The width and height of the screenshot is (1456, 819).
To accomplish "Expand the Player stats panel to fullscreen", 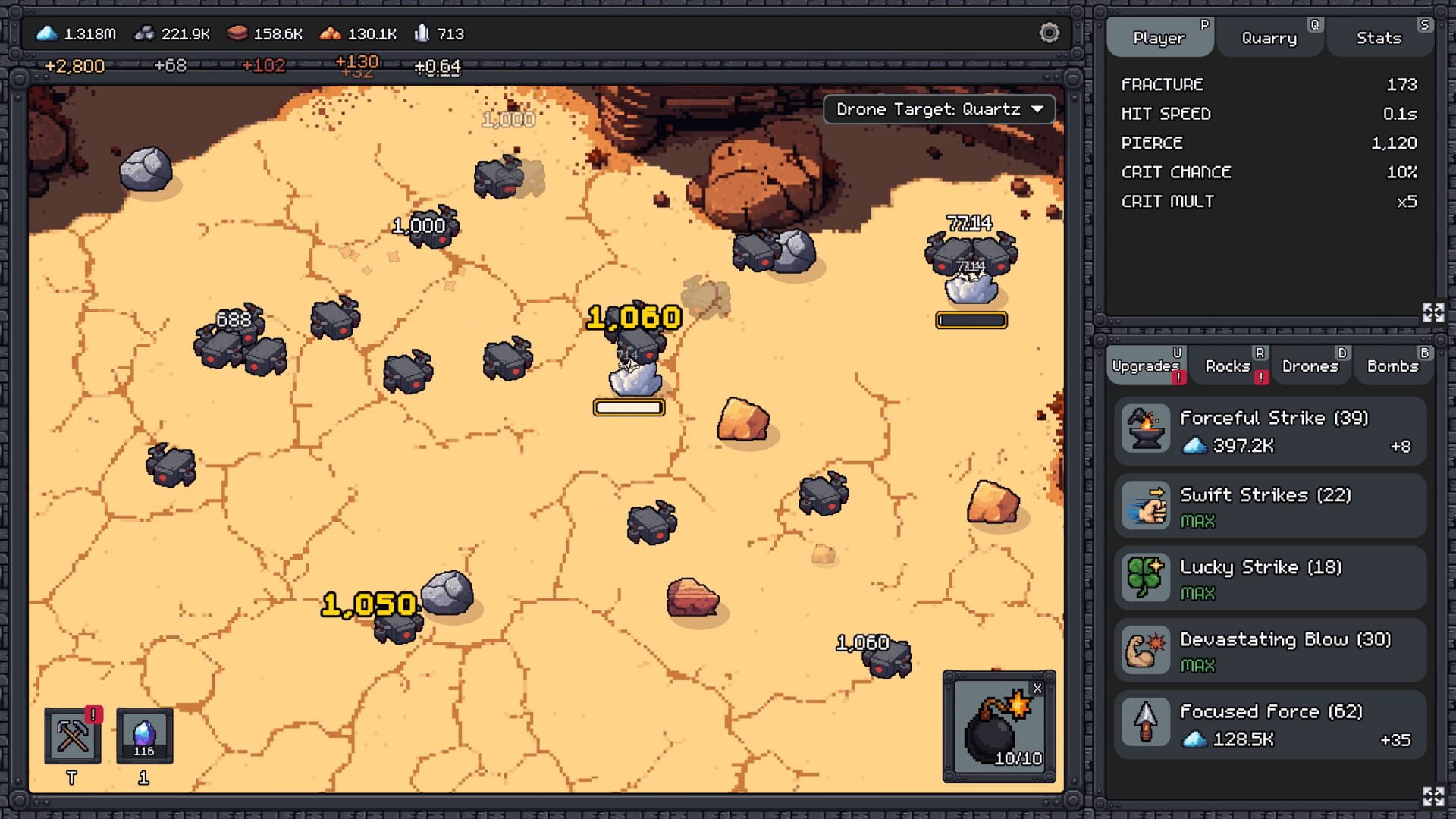I will pyautogui.click(x=1432, y=311).
